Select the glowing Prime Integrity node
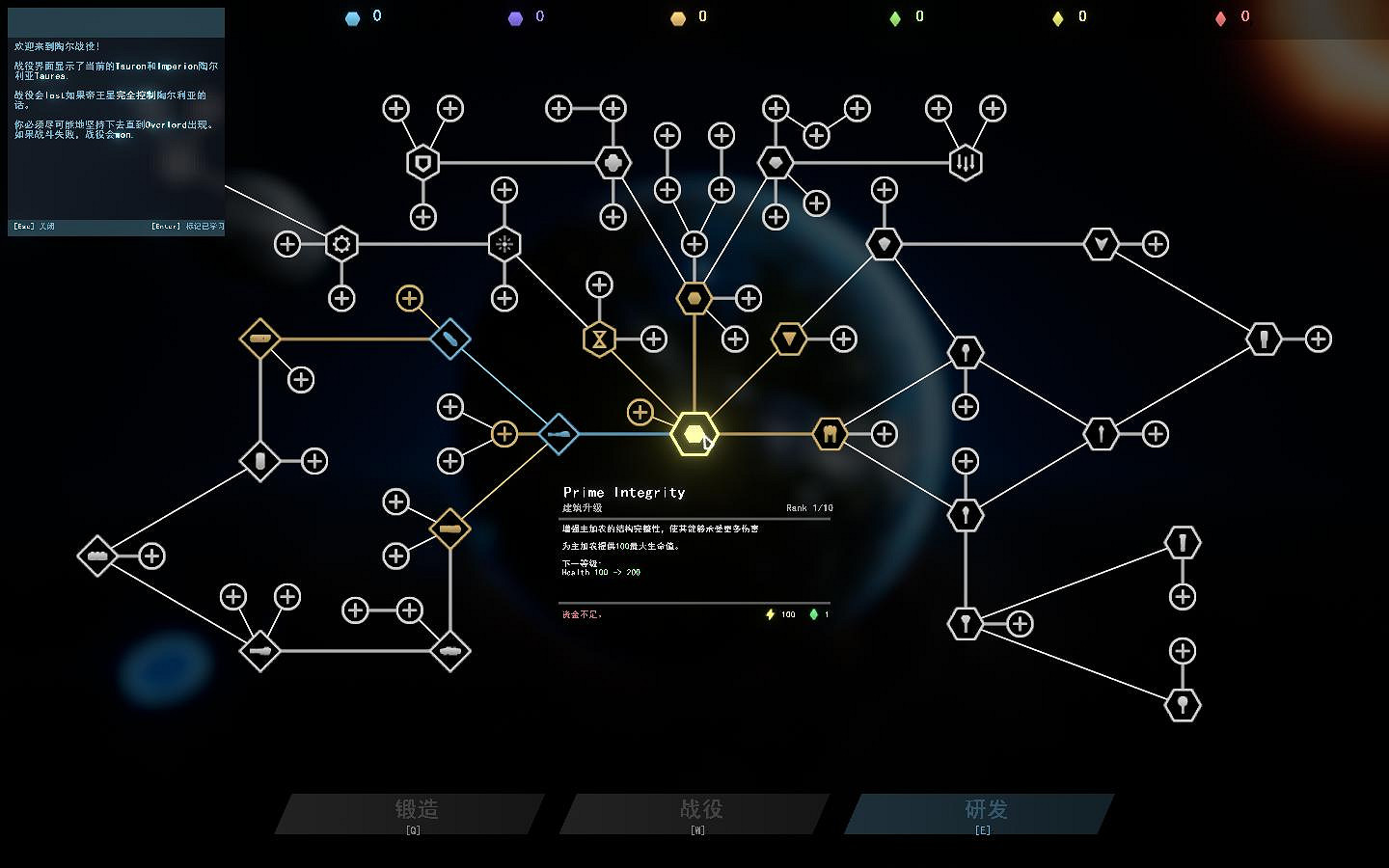Viewport: 1389px width, 868px height. [694, 434]
